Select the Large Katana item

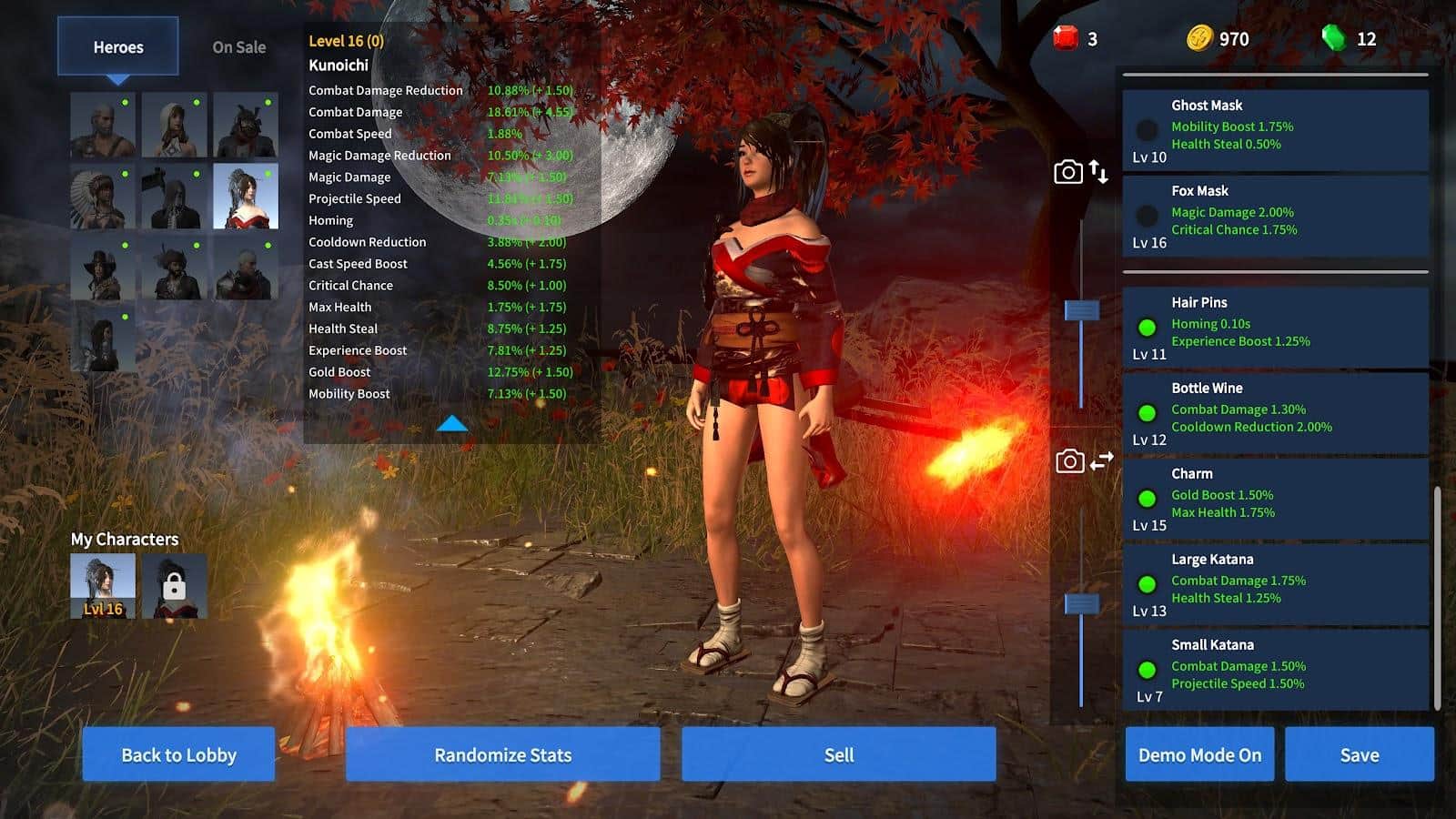[x=1274, y=584]
